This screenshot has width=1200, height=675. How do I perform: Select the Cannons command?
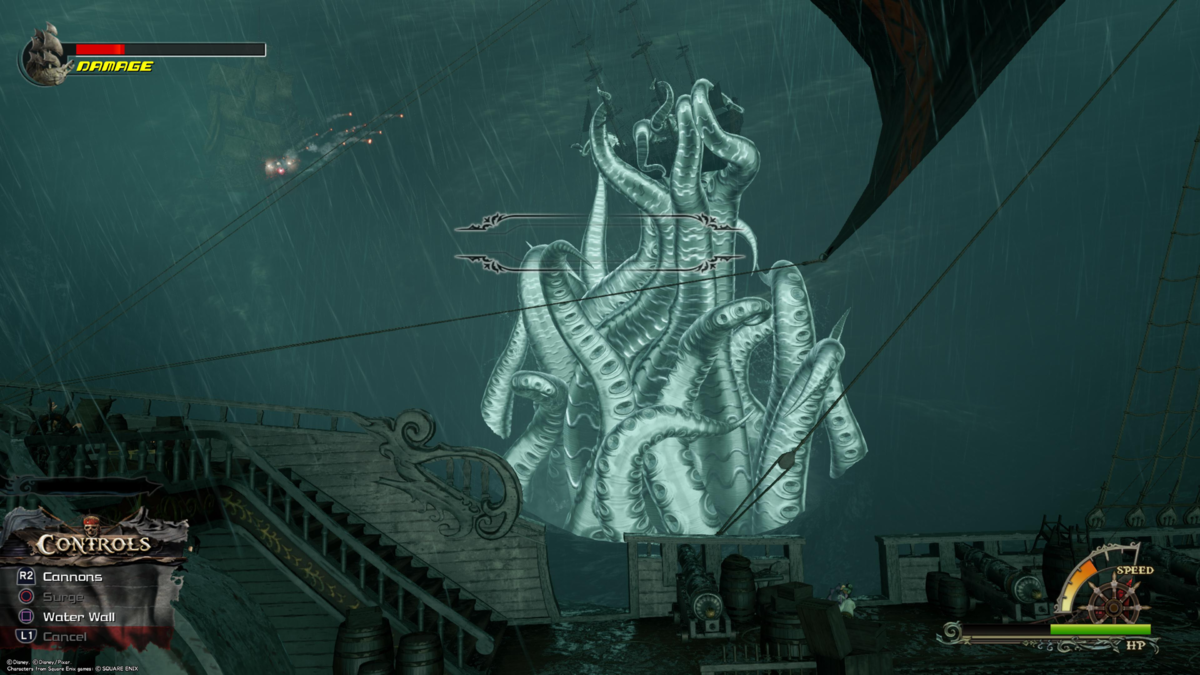[72, 577]
